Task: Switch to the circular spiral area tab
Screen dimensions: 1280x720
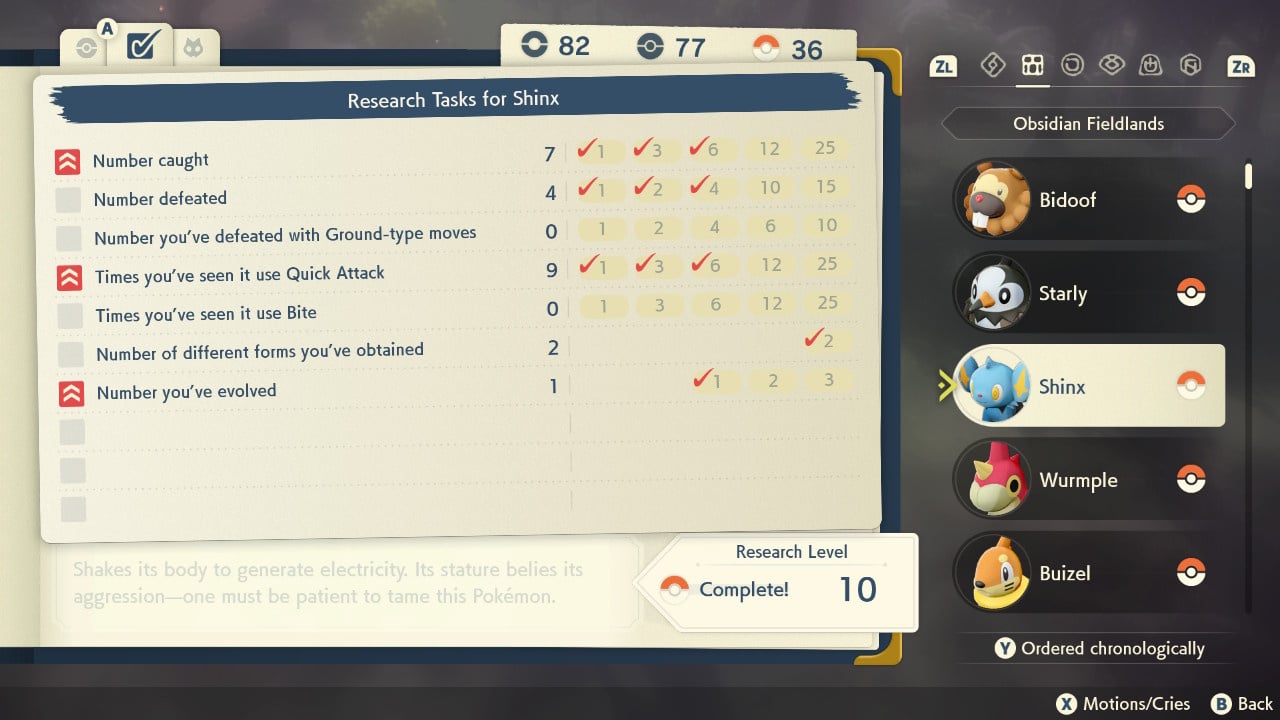Action: pyautogui.click(x=1072, y=66)
